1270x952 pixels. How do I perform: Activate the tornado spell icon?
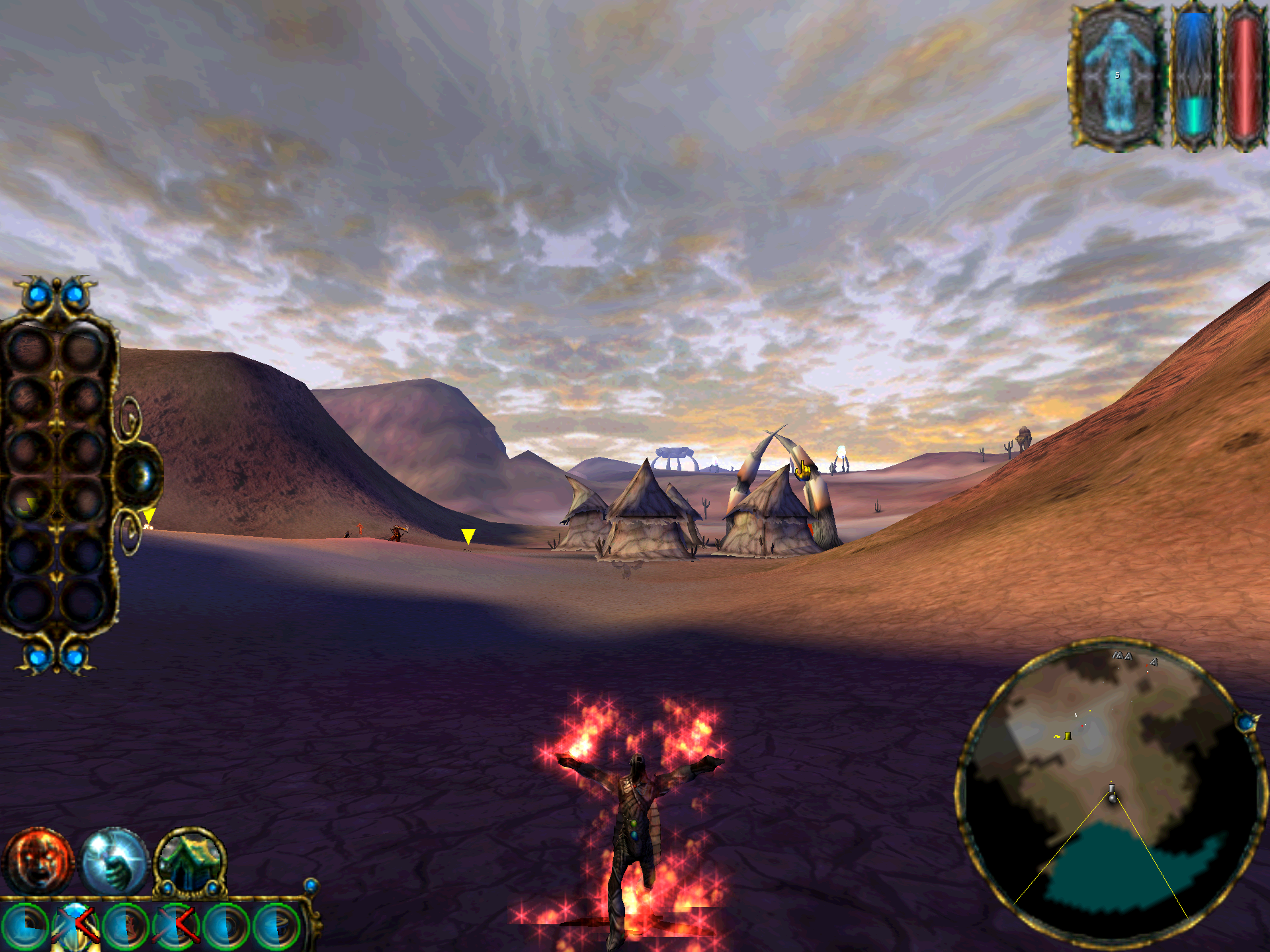pyautogui.click(x=278, y=927)
